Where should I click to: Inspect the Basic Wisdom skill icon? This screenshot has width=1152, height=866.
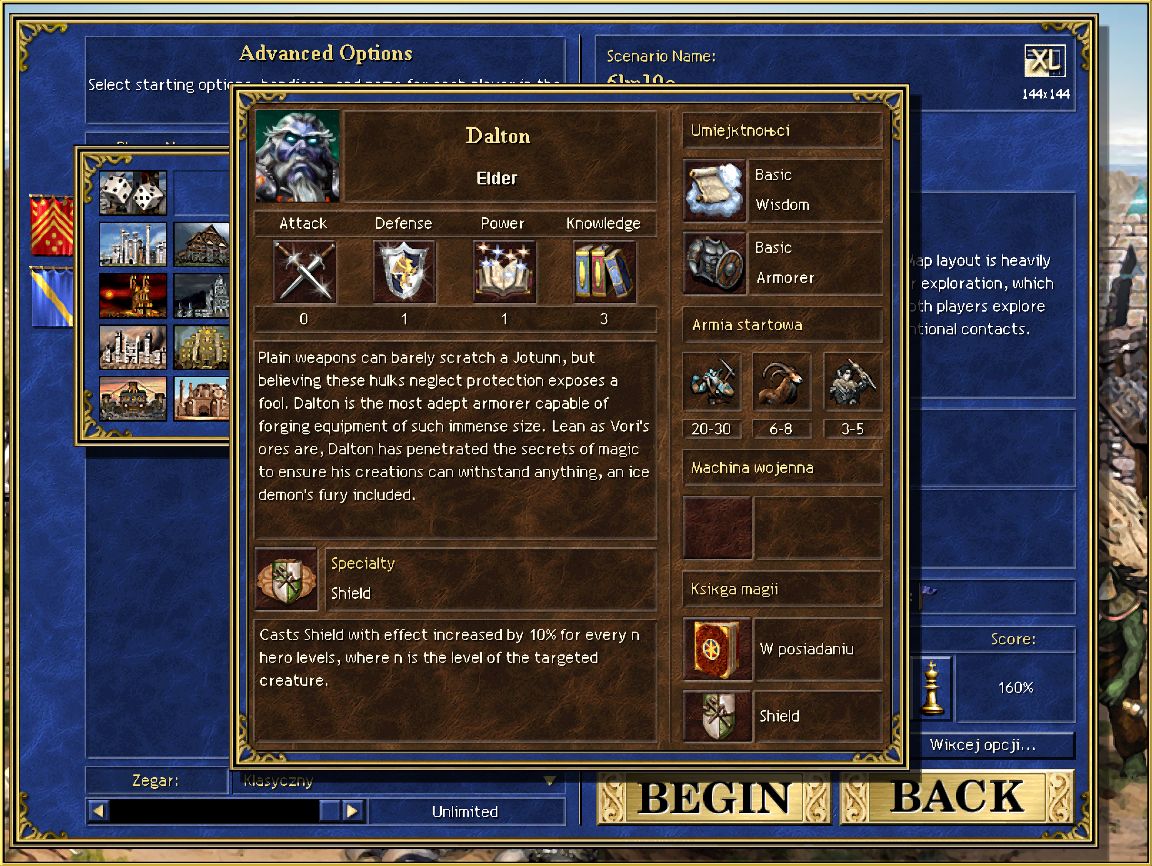click(x=716, y=189)
